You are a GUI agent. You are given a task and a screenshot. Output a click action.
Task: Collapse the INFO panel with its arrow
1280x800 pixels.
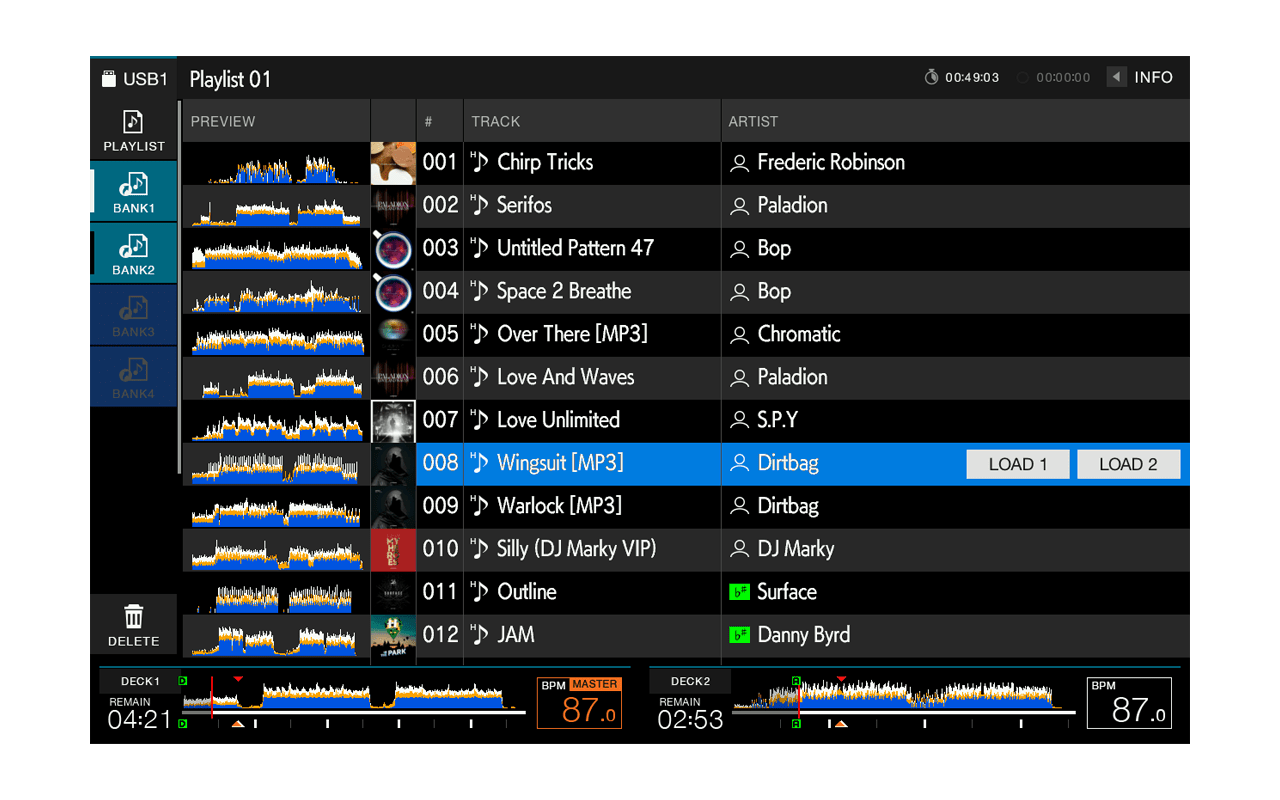1116,76
